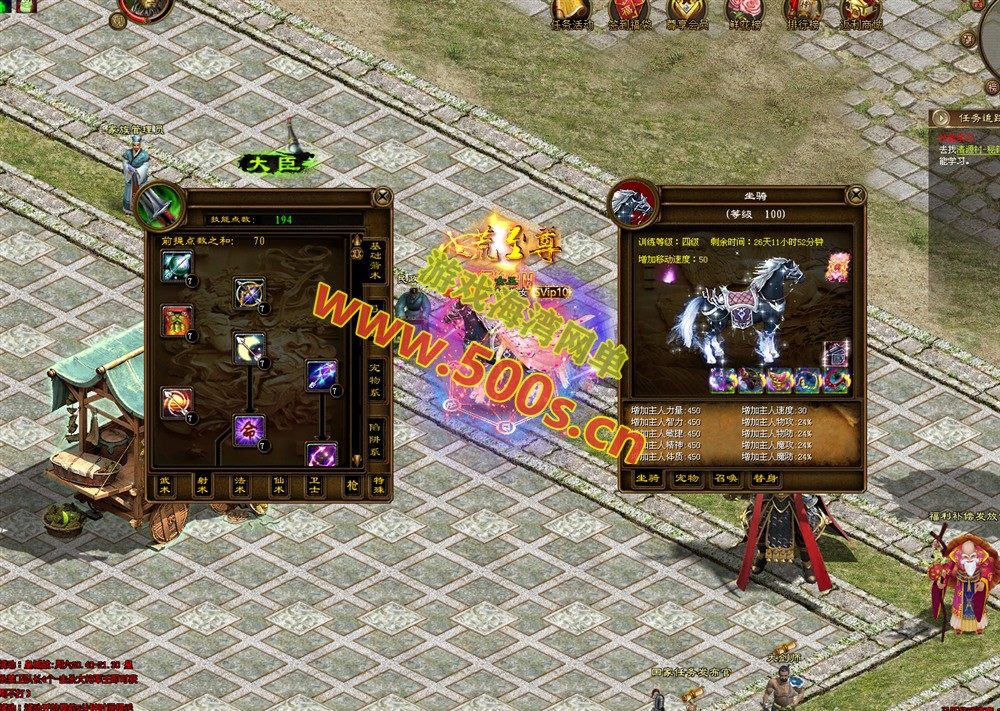Choose the 基础箭术 side category
Image resolution: width=1000 pixels, height=711 pixels.
click(x=375, y=262)
